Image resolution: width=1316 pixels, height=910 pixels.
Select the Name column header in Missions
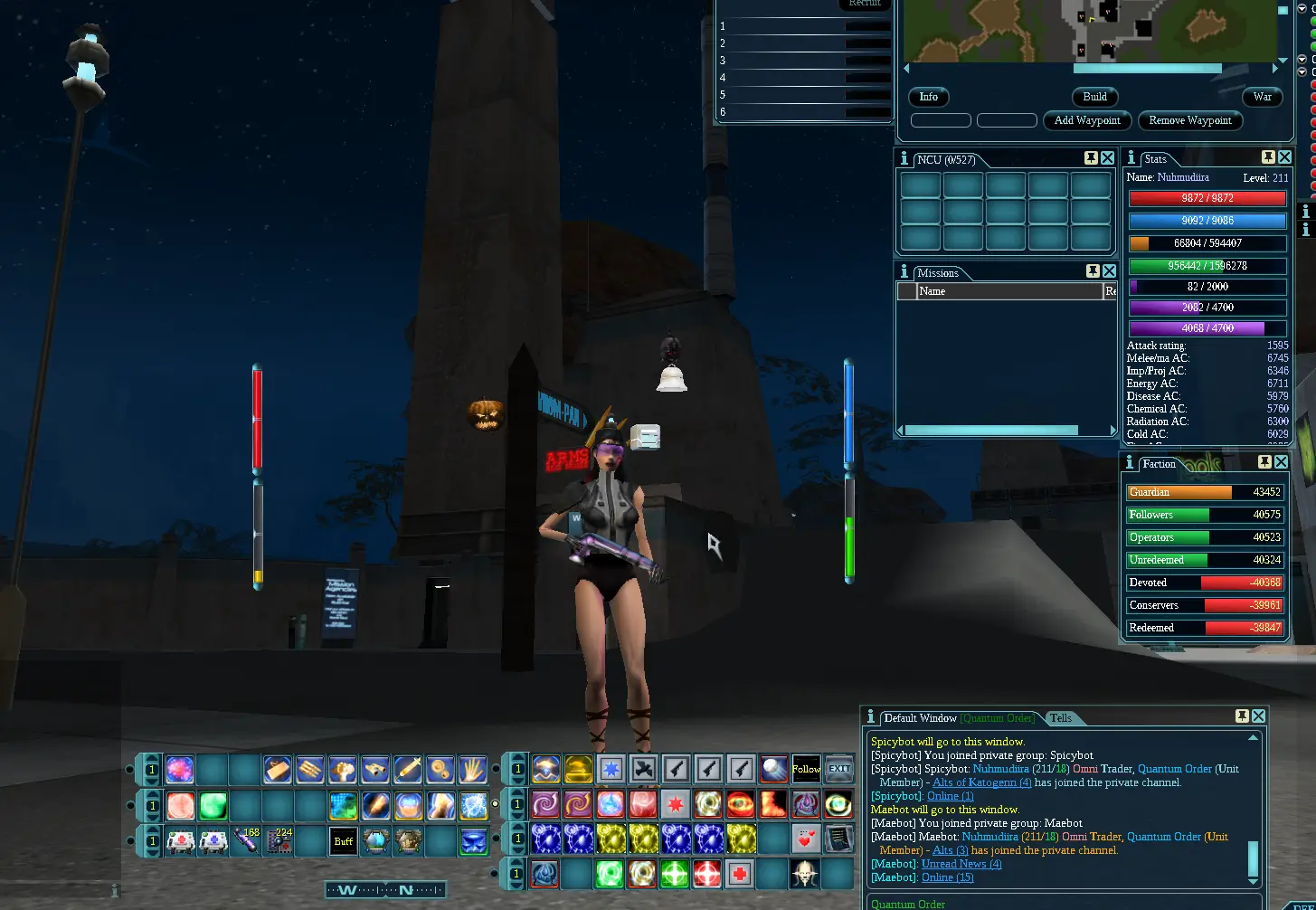[x=1008, y=291]
